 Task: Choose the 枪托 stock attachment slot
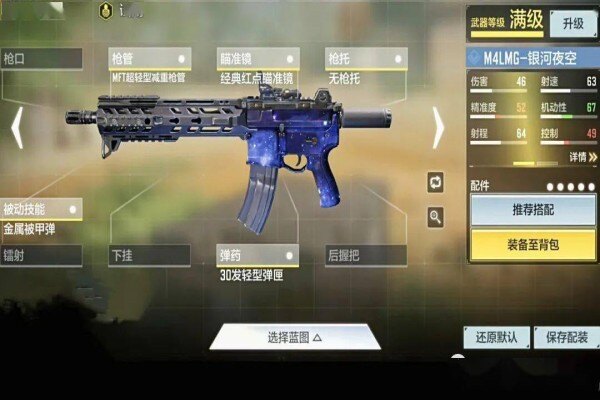pos(365,59)
